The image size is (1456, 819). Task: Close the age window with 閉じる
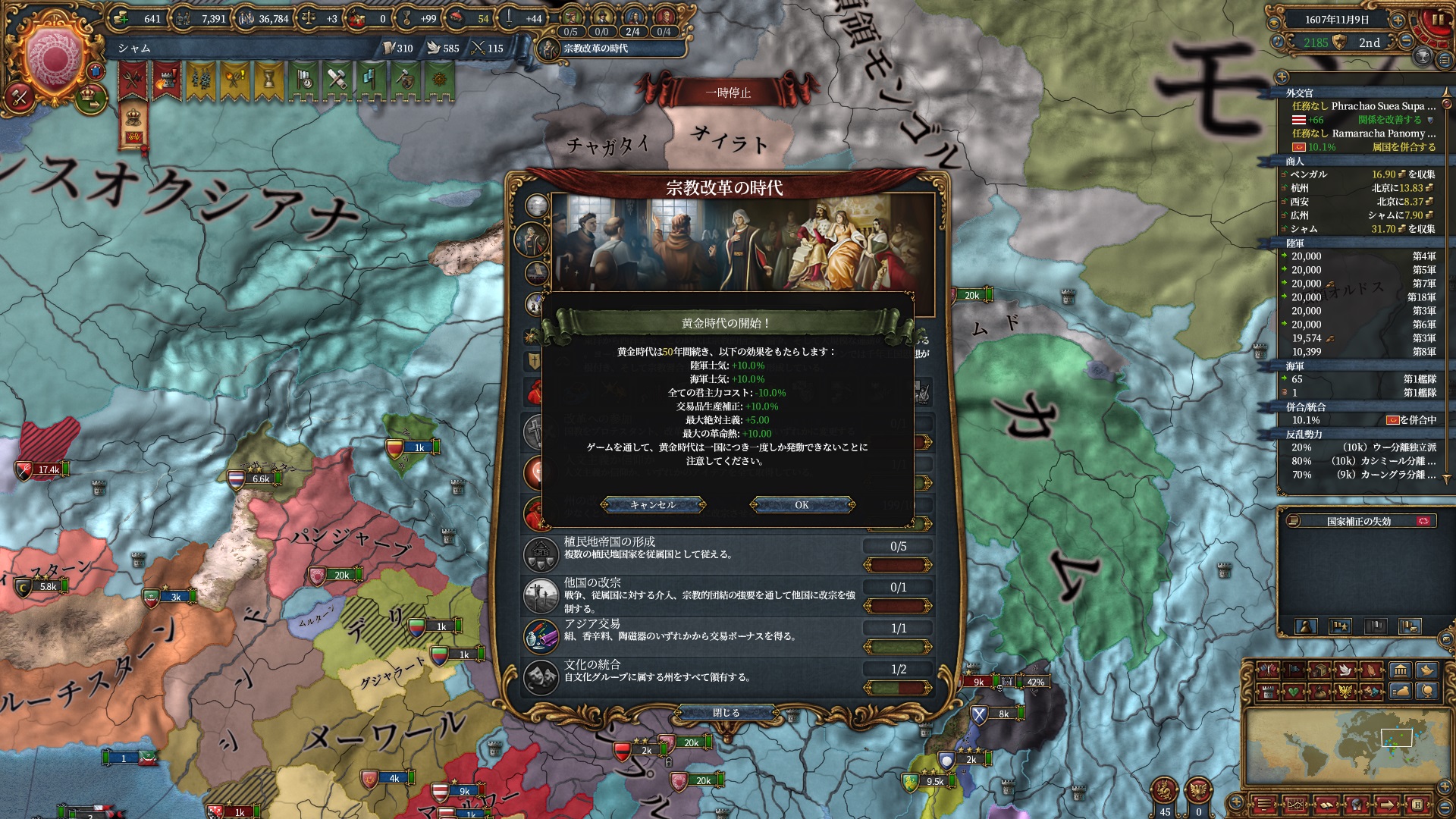(726, 713)
